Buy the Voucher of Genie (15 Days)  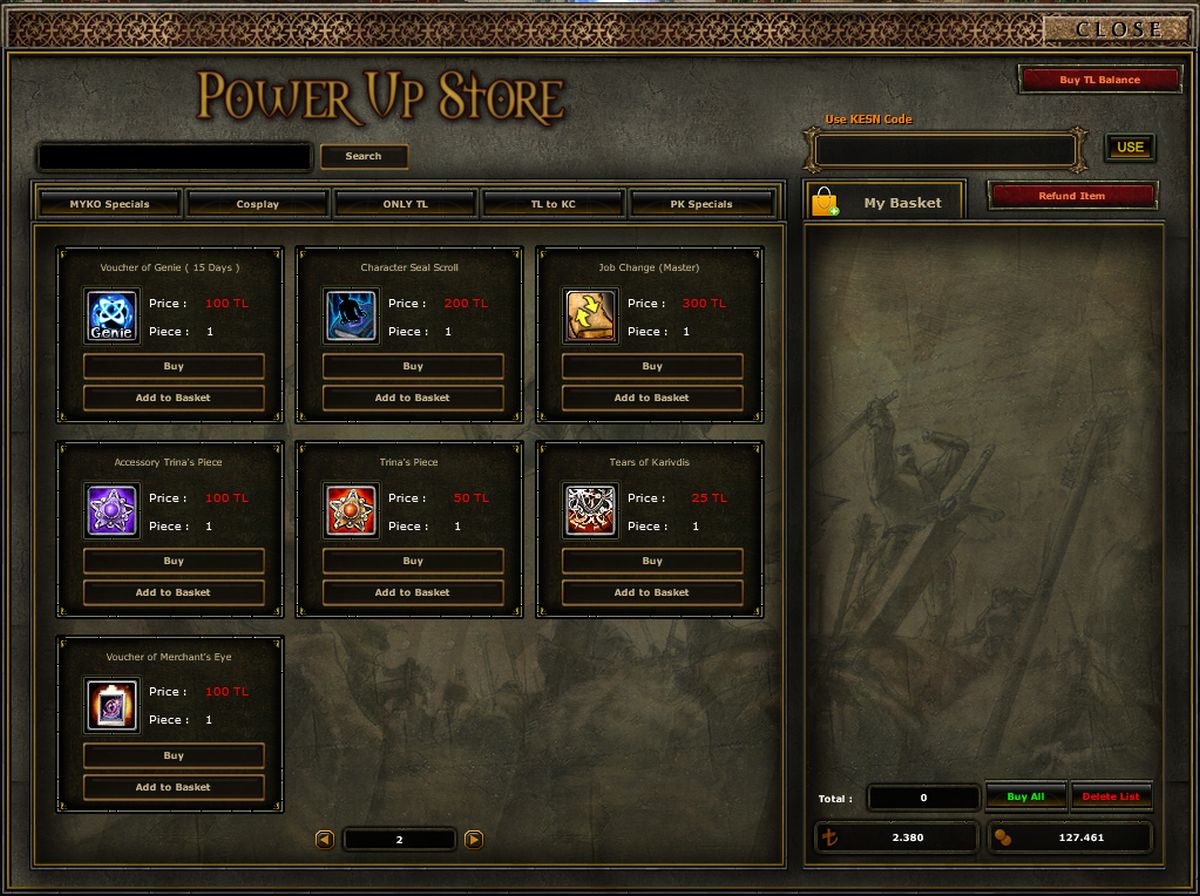tap(173, 367)
